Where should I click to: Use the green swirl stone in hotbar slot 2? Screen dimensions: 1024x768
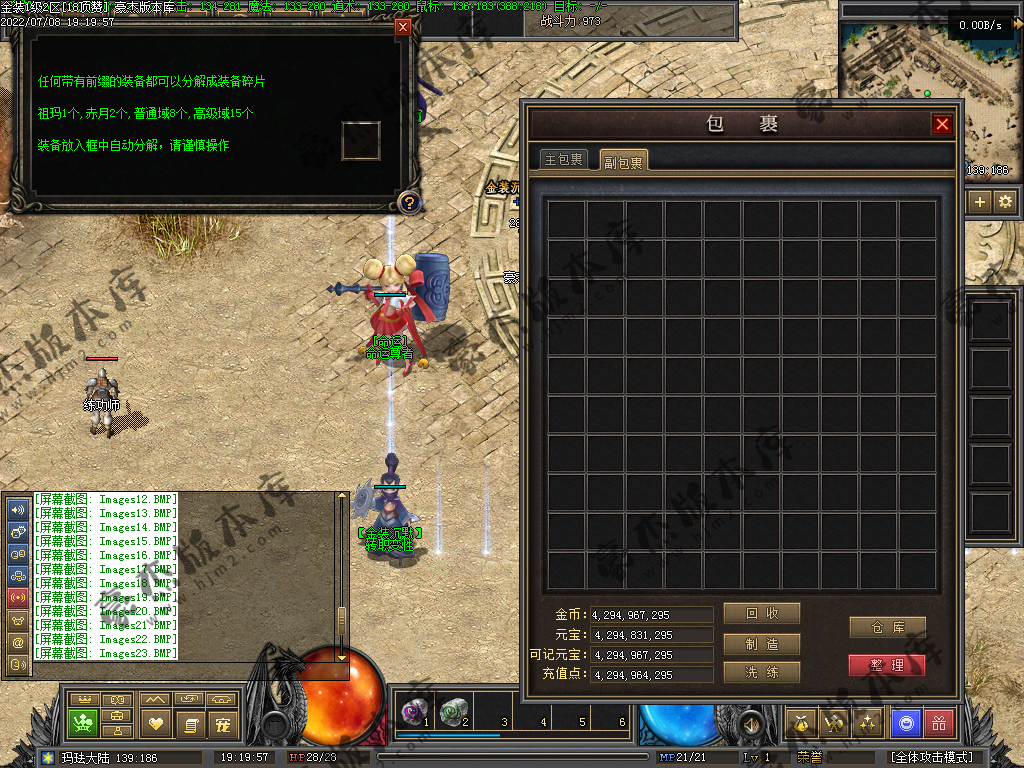tap(452, 711)
